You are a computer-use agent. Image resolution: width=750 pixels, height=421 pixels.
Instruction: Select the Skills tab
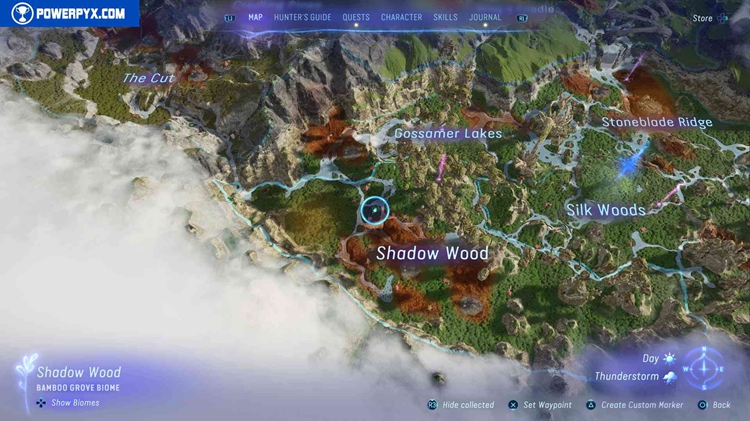point(446,17)
